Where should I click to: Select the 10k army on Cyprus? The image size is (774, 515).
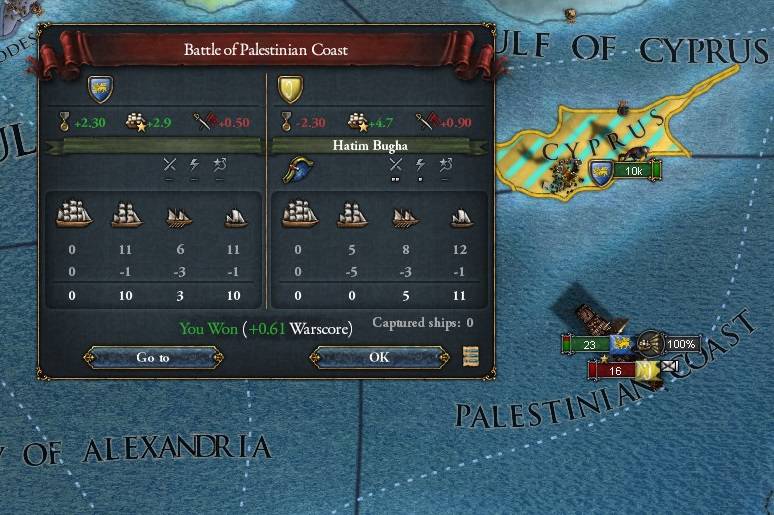click(x=634, y=171)
